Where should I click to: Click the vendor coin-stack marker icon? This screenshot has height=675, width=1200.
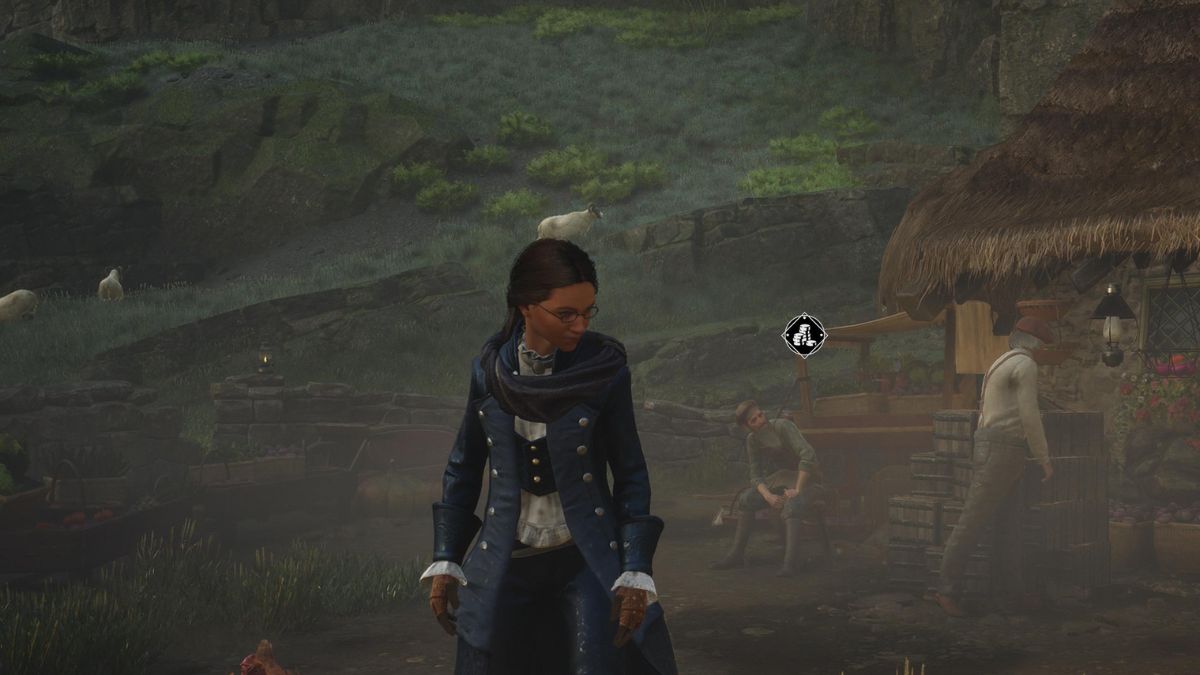pos(804,336)
